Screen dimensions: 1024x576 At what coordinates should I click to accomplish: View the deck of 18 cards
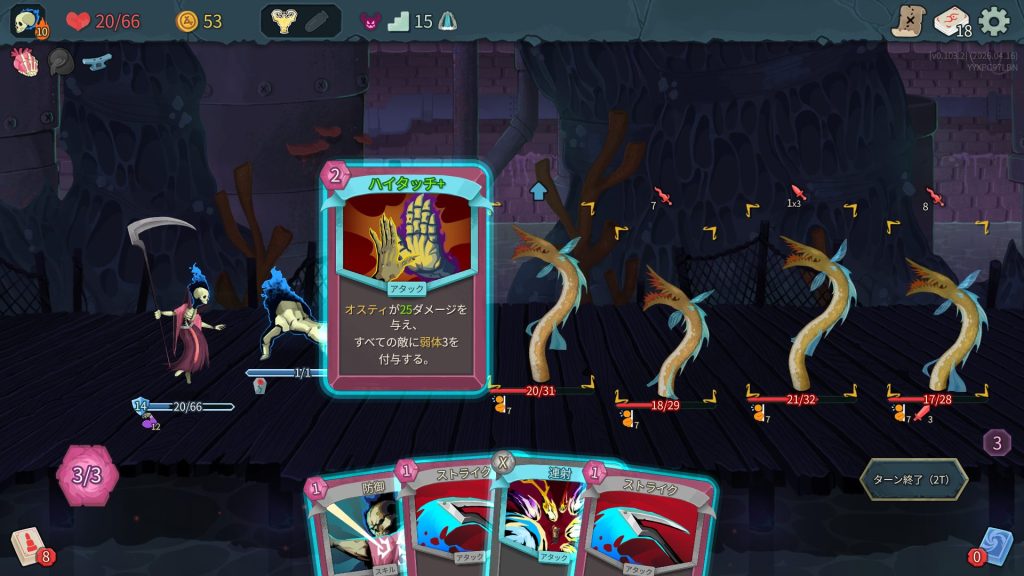click(x=951, y=21)
